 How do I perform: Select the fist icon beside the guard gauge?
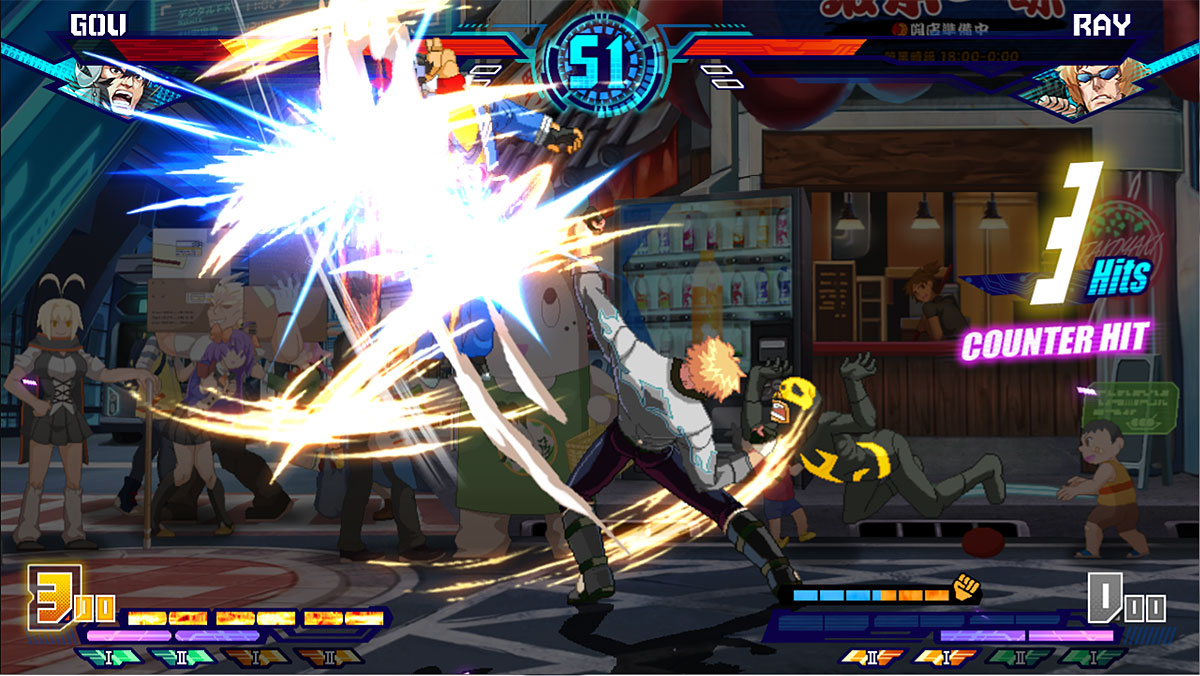coord(965,587)
